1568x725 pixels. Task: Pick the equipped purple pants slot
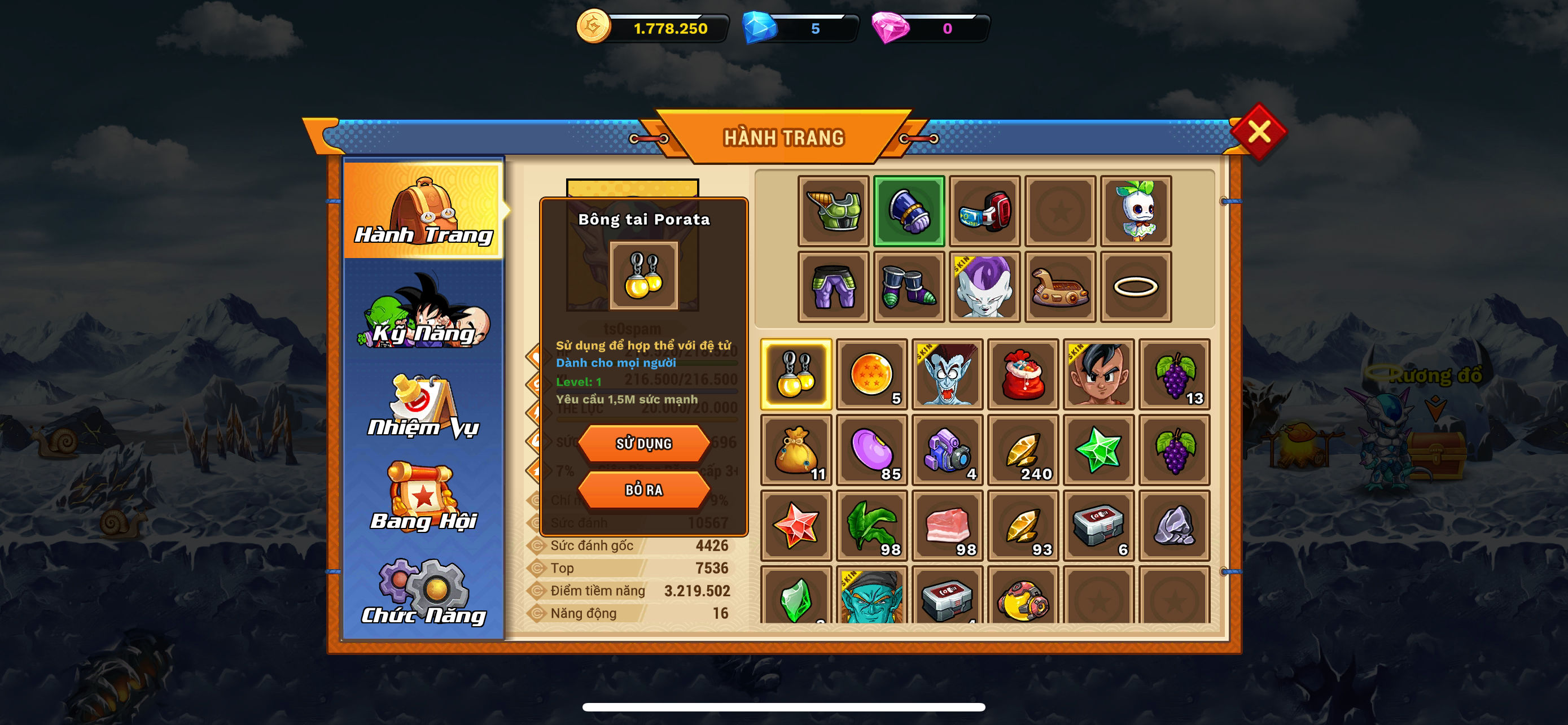pyautogui.click(x=833, y=287)
